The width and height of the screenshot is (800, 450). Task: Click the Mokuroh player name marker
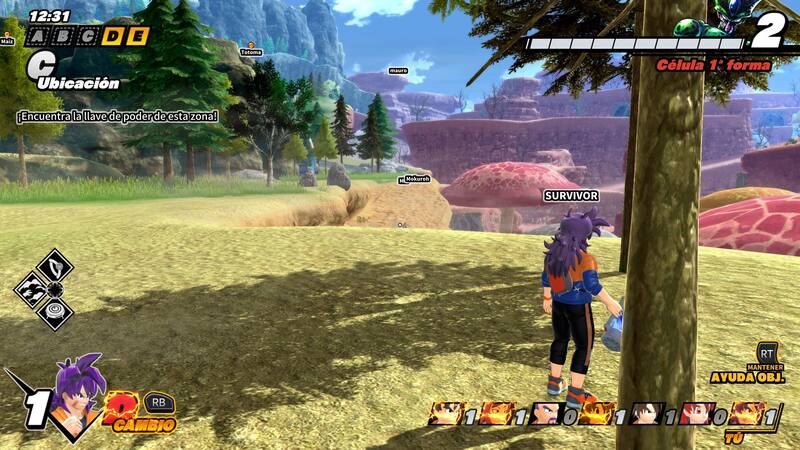coord(417,179)
